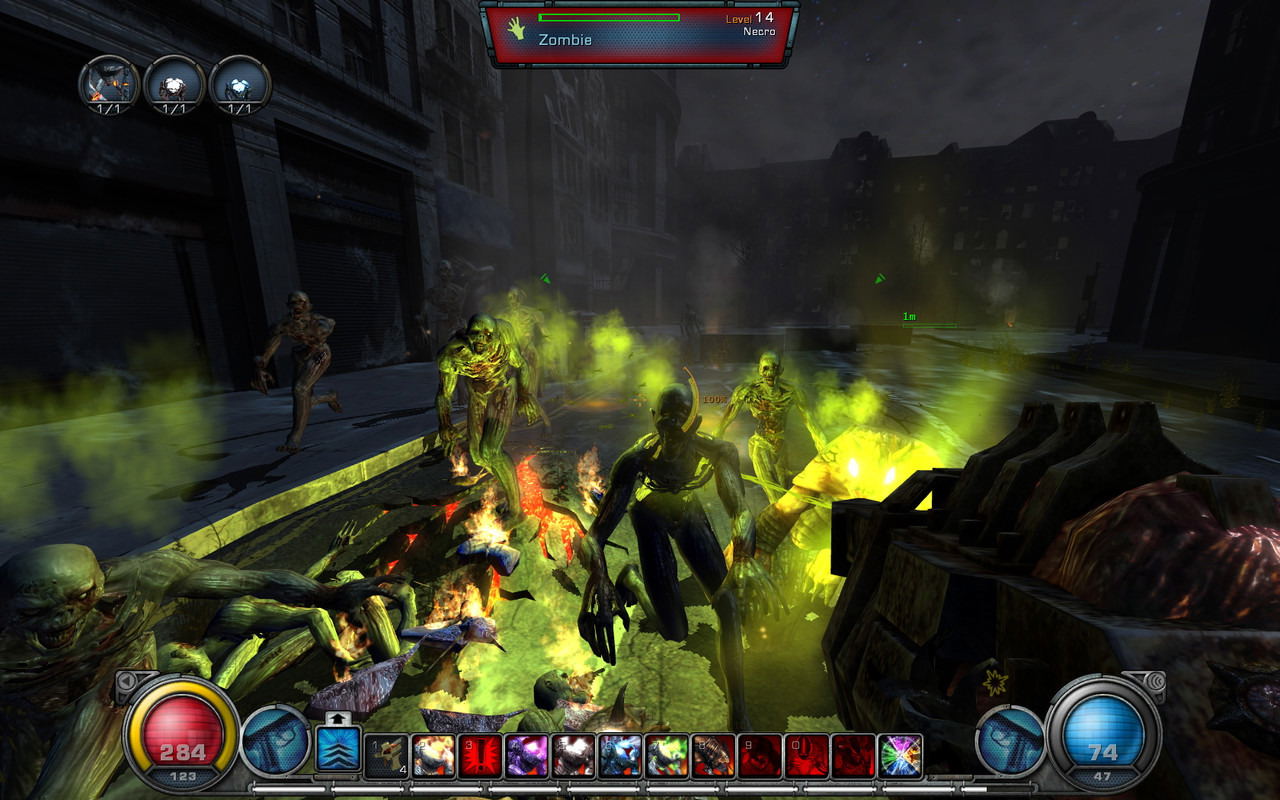Activate the rainbow starburst skill icon
The width and height of the screenshot is (1280, 800).
[x=900, y=757]
